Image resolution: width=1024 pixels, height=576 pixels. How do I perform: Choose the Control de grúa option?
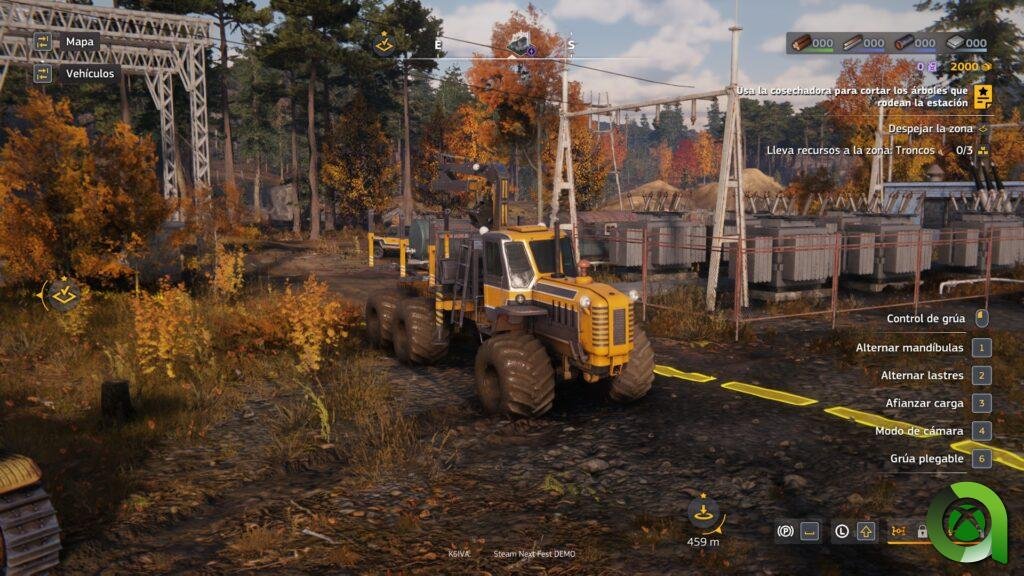[x=926, y=319]
